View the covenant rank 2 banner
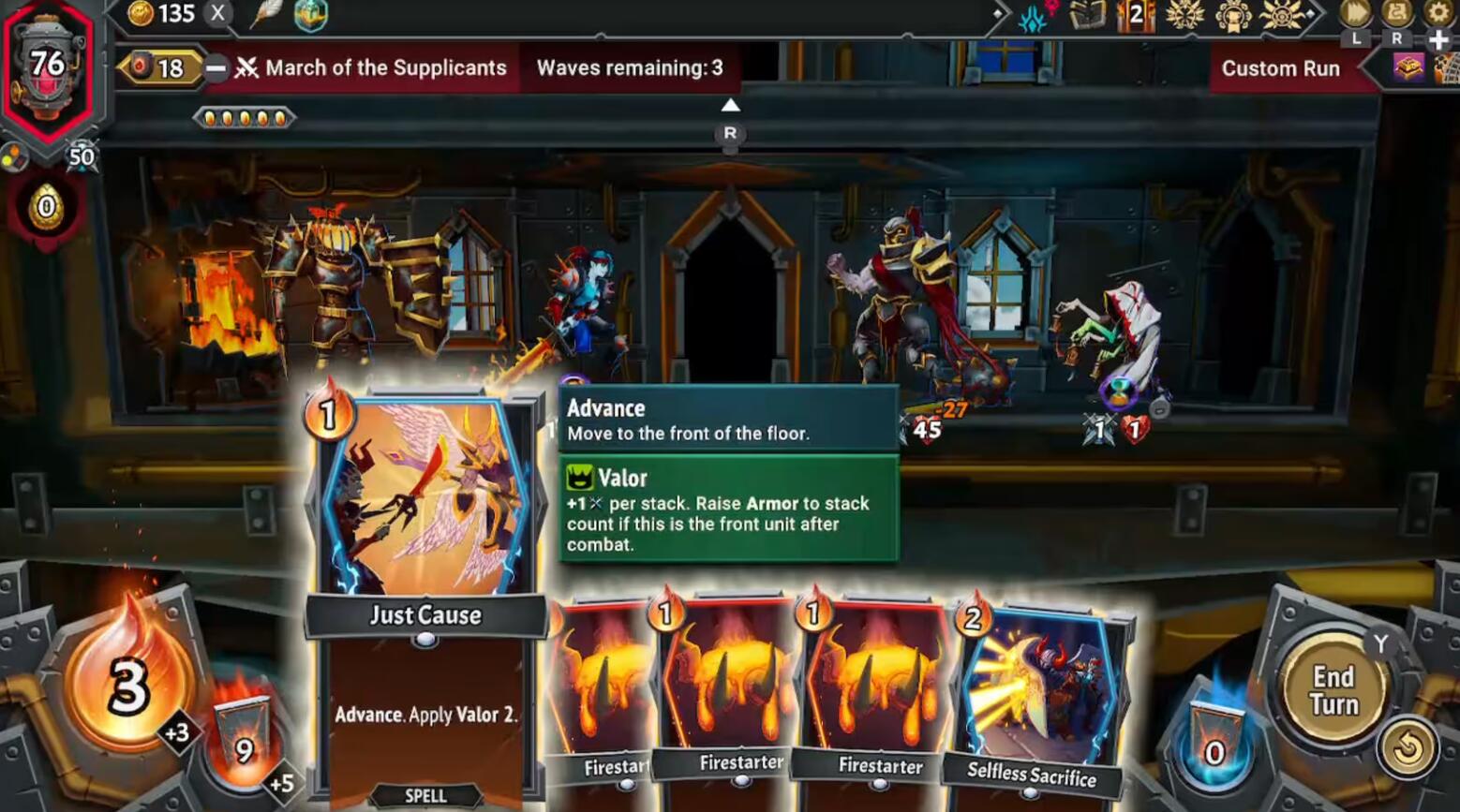1460x812 pixels. coord(1135,15)
